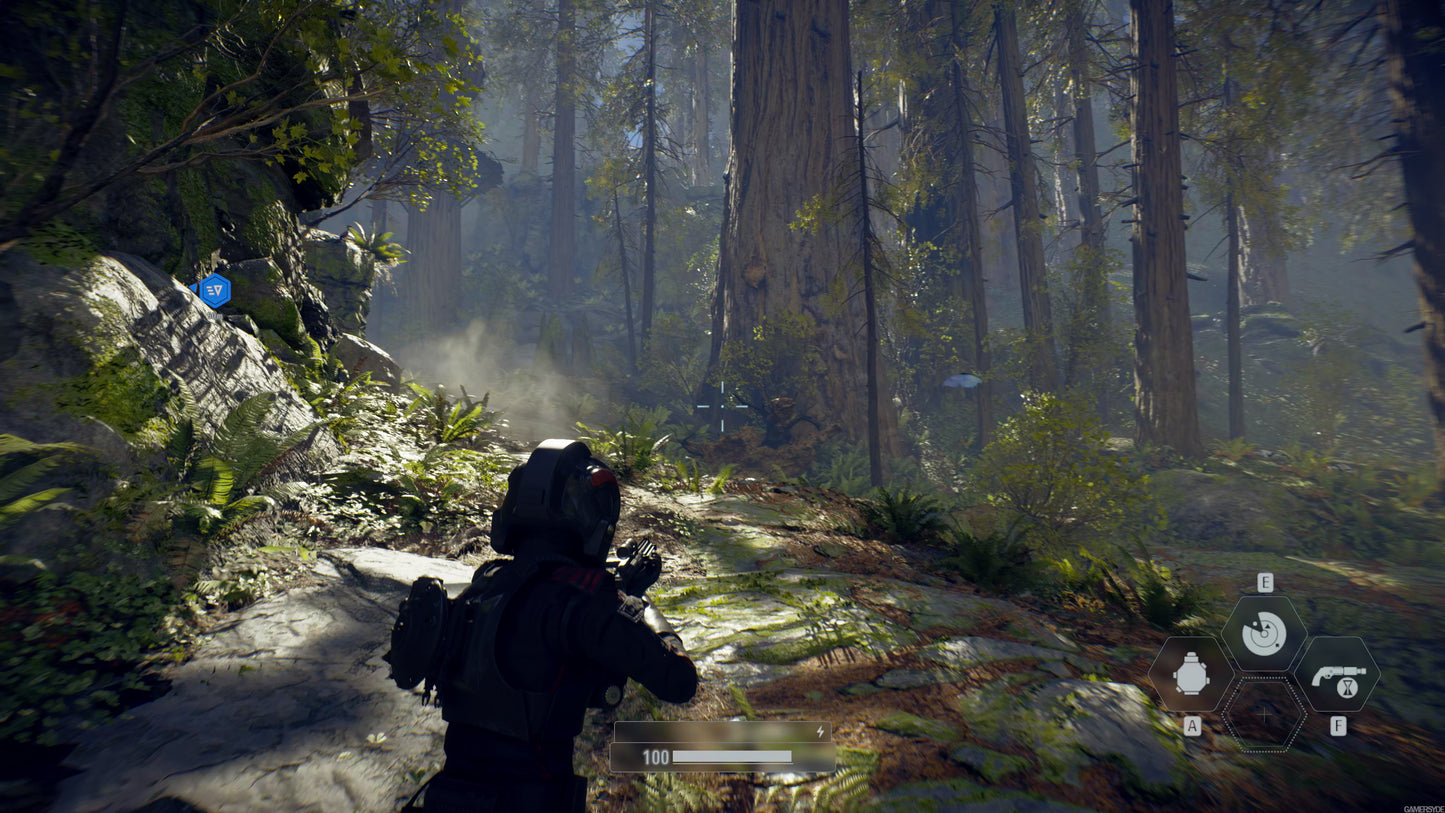
Task: Click the small blue arrow beside the waypoint marker
Action: (193, 288)
